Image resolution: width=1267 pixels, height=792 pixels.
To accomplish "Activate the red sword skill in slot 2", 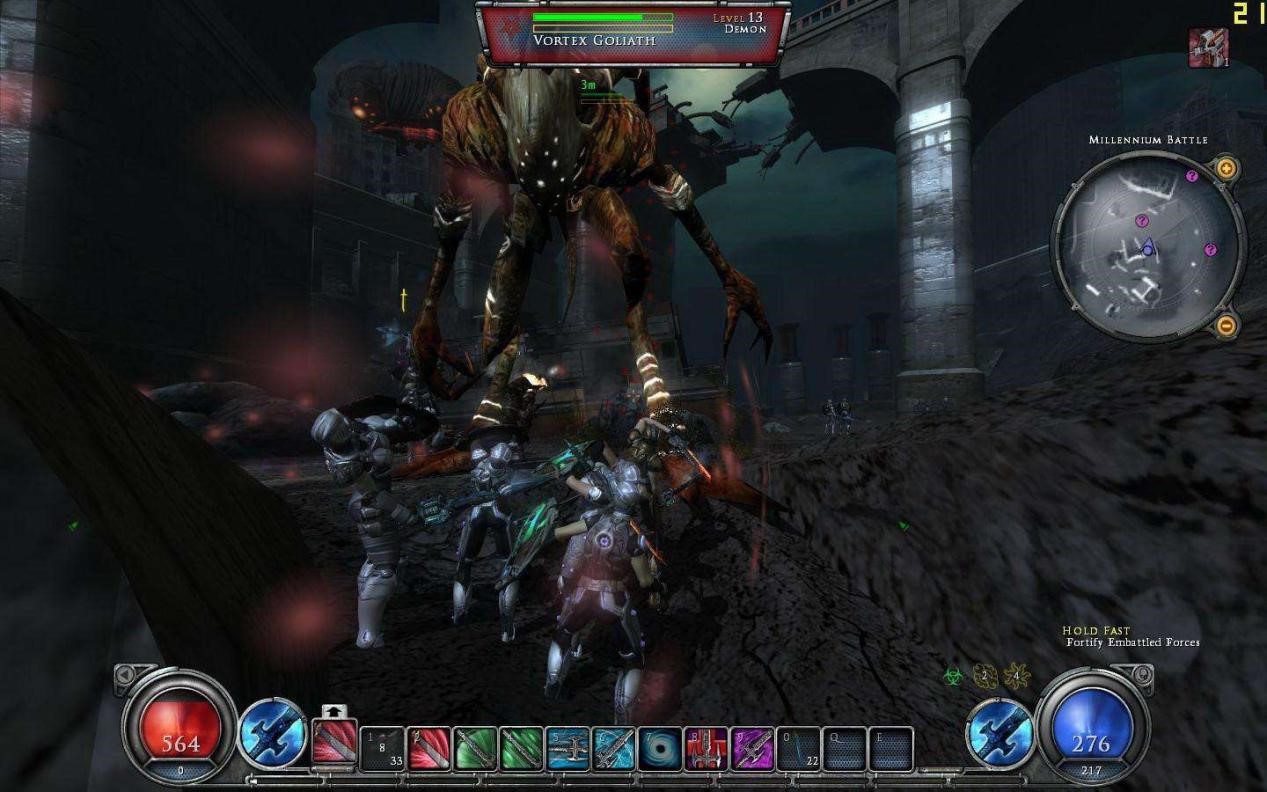I will point(429,748).
